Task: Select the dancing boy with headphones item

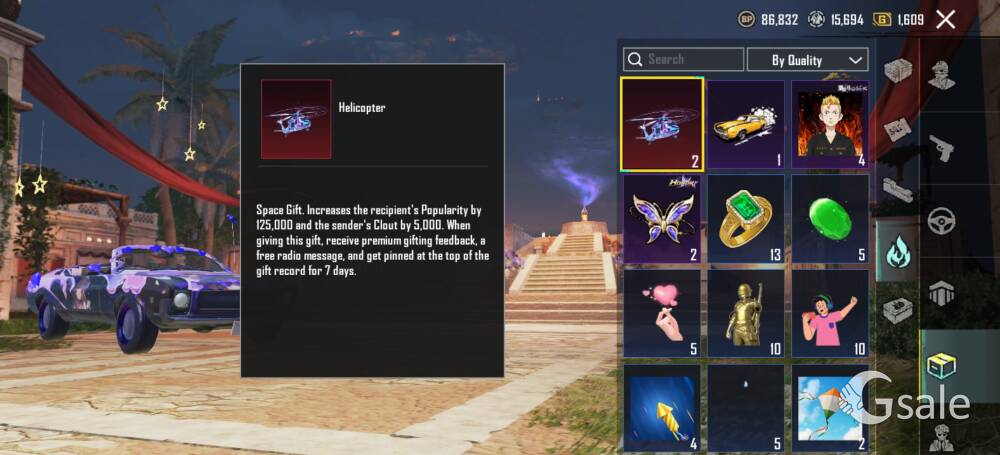Action: point(830,313)
